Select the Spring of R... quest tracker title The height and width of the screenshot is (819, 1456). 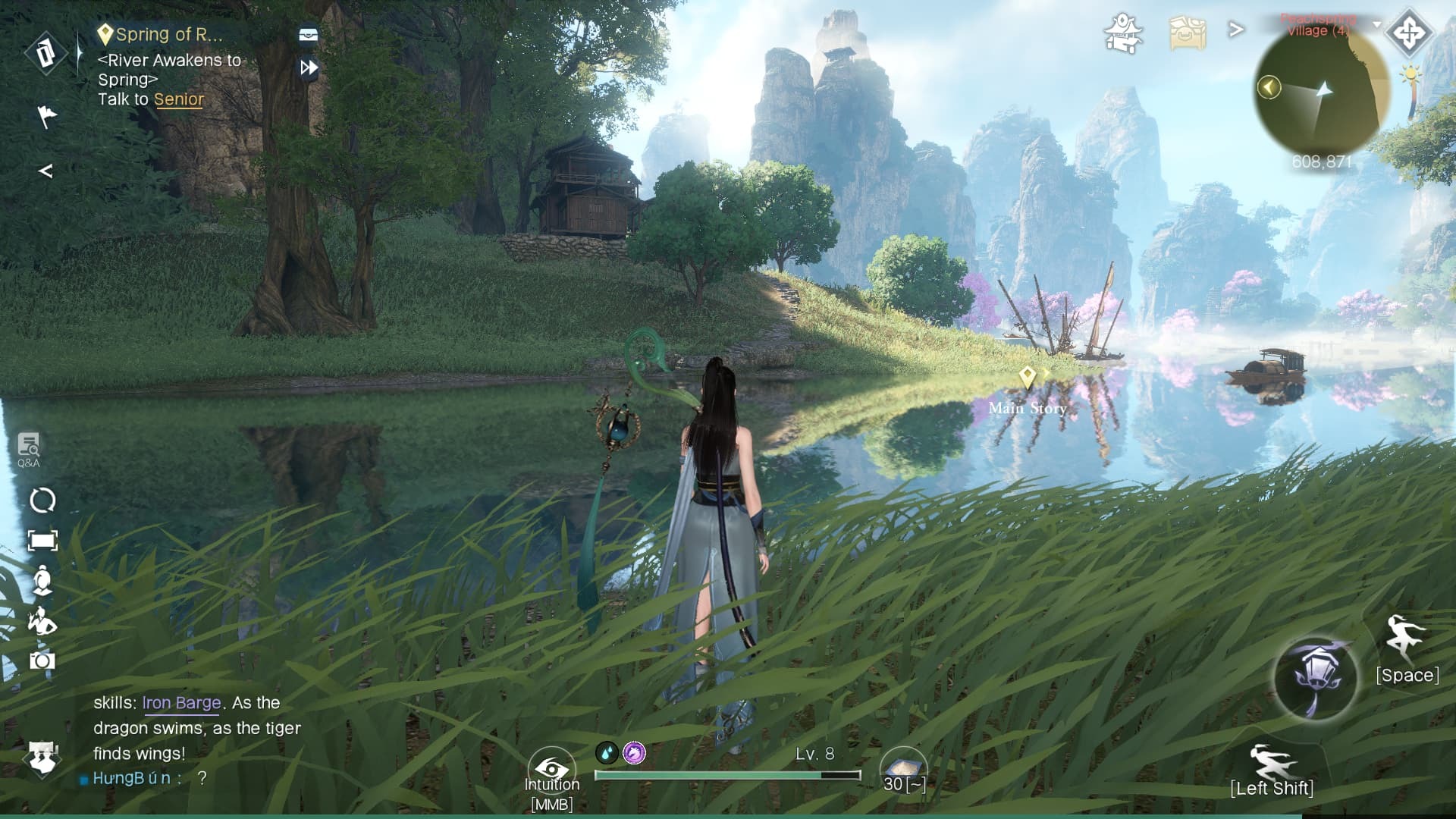(x=168, y=34)
